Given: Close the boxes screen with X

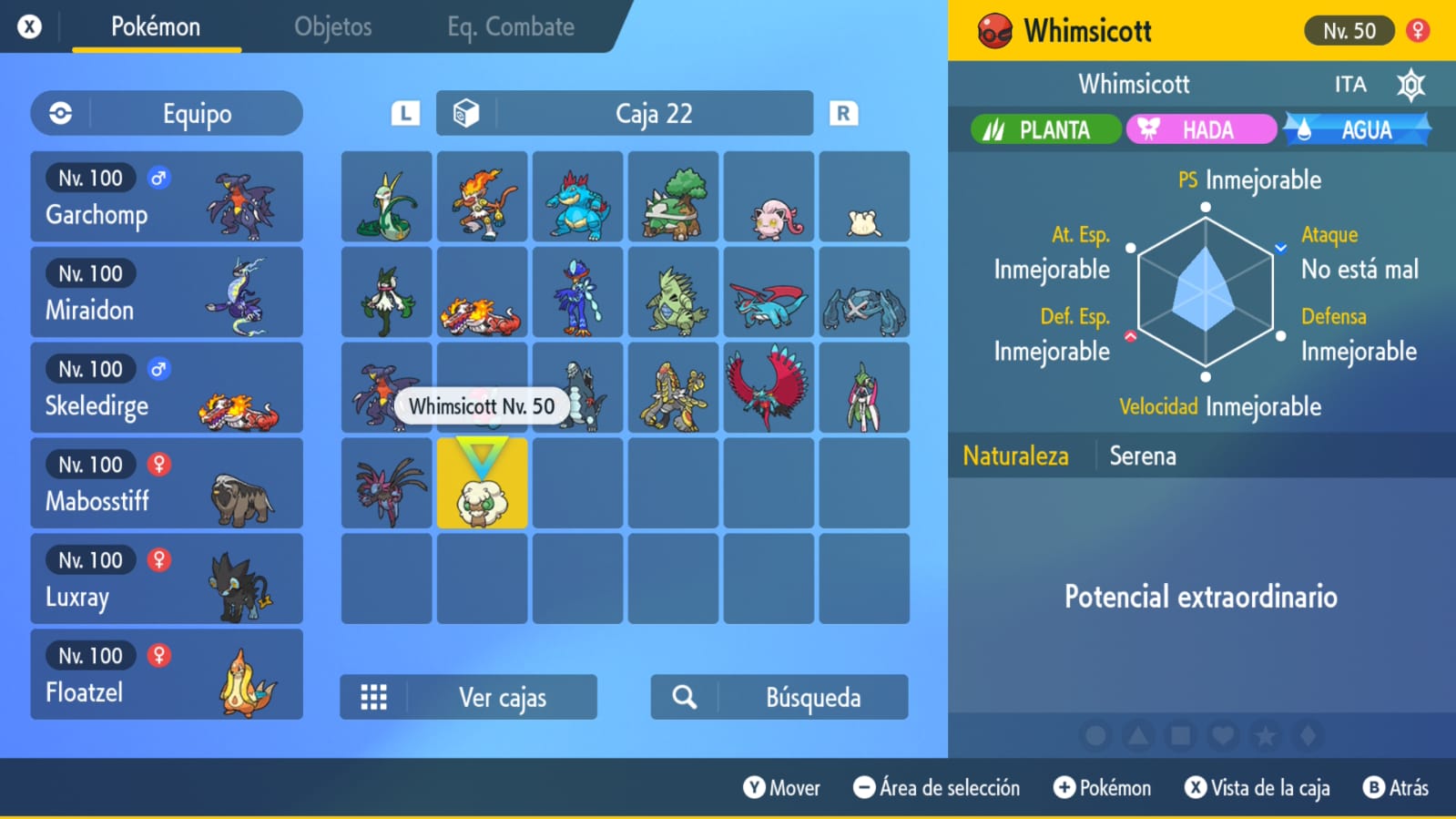Looking at the screenshot, I should tap(29, 27).
